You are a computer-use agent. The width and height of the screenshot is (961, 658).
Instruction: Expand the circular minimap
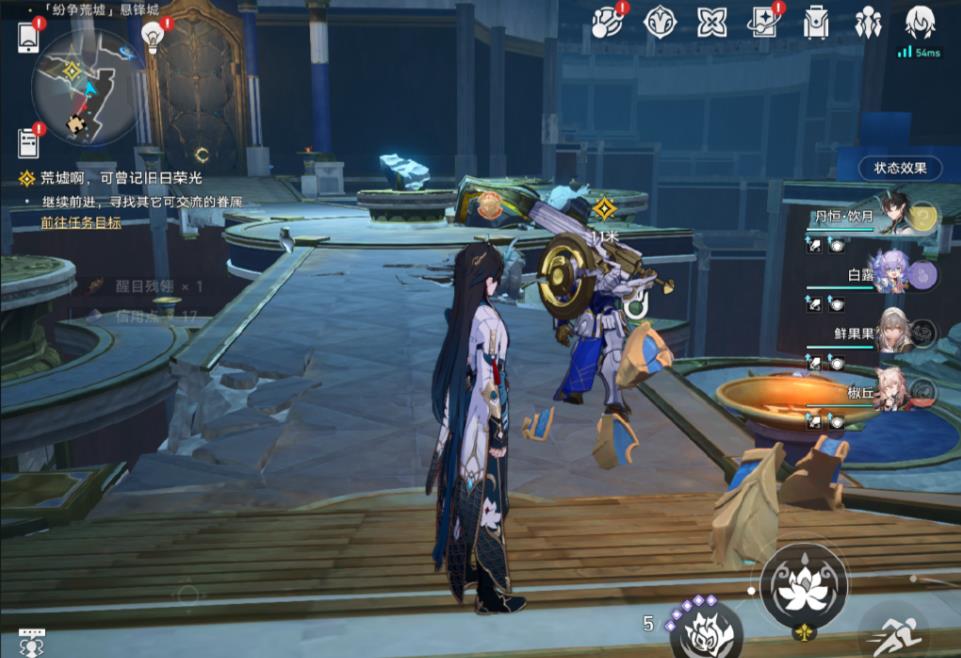point(84,88)
